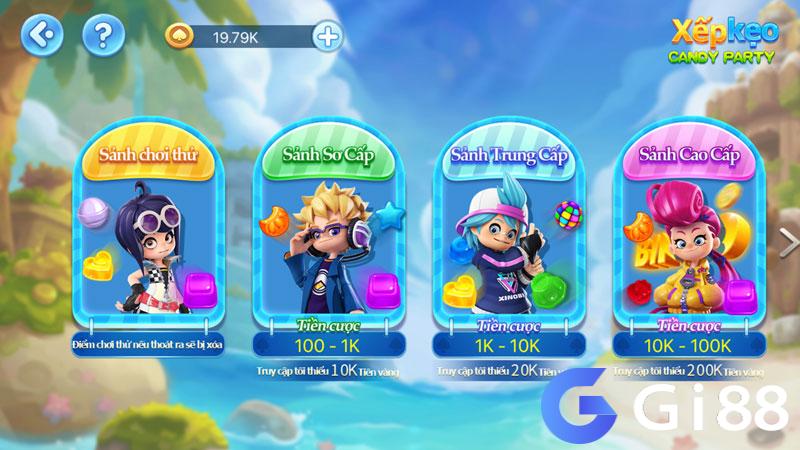Screen dimensions: 800x450
Task: Go back with the arrow button
Action: (x=42, y=37)
